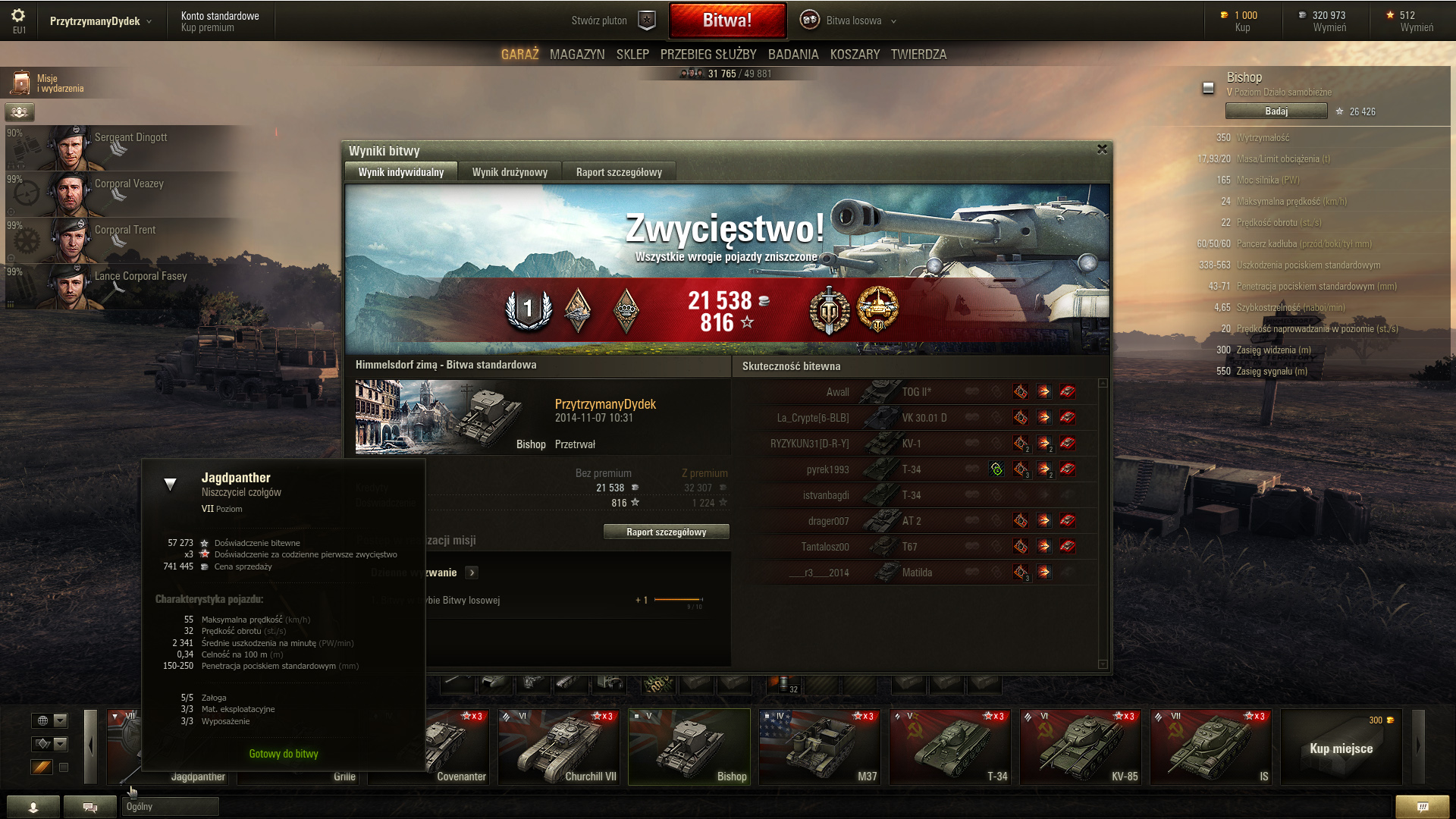The height and width of the screenshot is (819, 1456).
Task: Go to the Sklep menu
Action: point(632,55)
